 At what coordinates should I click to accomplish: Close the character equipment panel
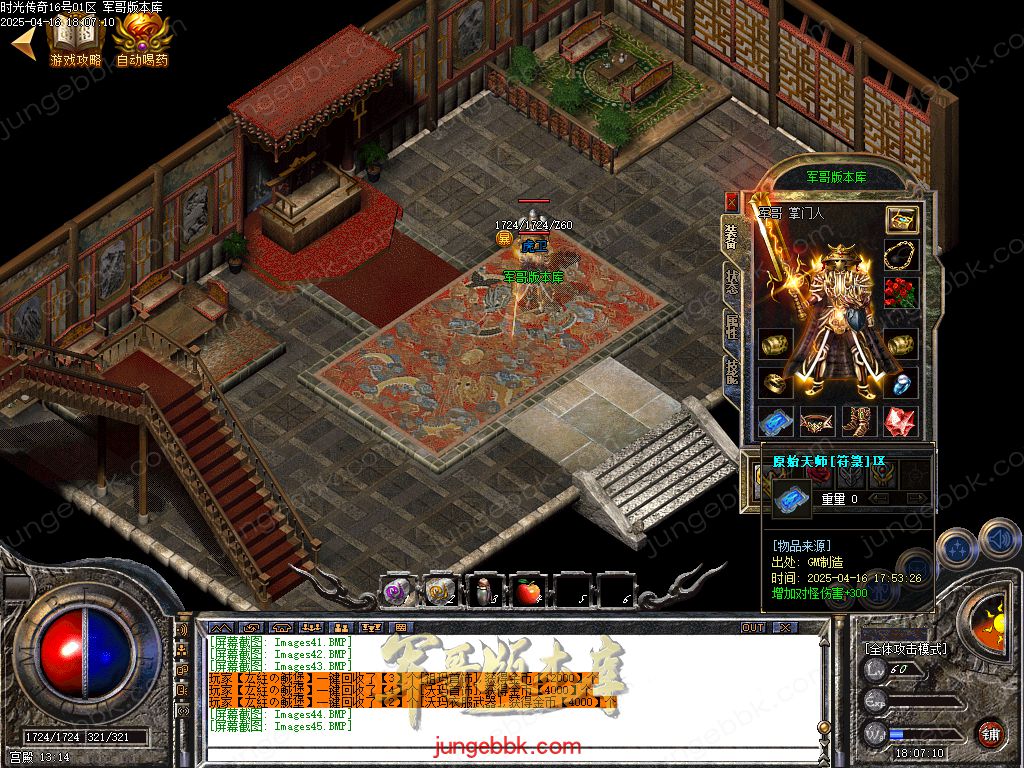tap(732, 202)
